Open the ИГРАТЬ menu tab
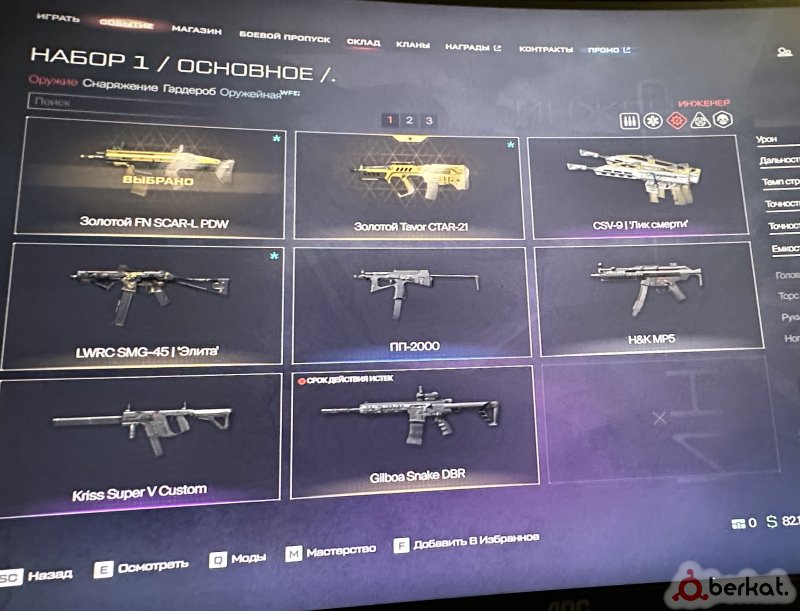Screen dimensions: 800x611 coord(58,18)
